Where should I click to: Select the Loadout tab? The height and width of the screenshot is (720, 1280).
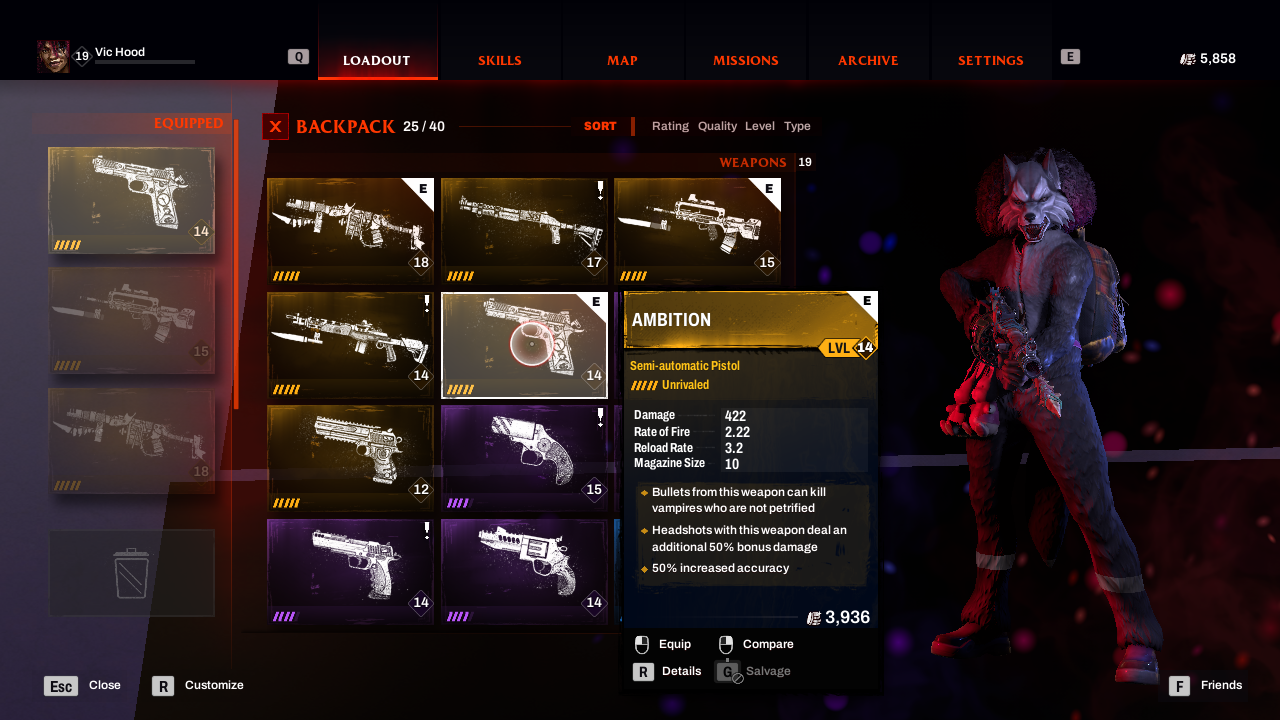pos(377,60)
